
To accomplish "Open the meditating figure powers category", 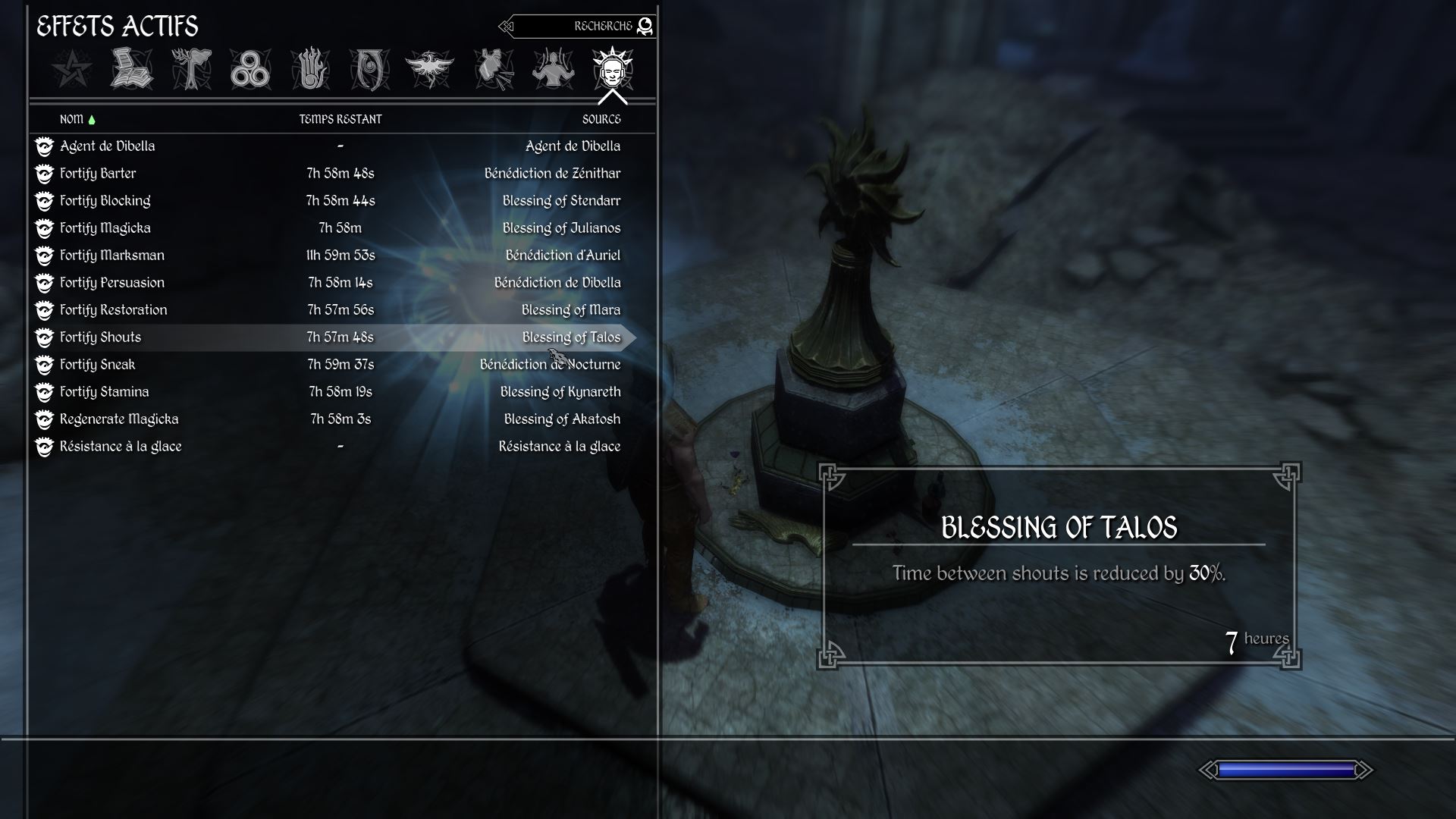I will (x=553, y=70).
